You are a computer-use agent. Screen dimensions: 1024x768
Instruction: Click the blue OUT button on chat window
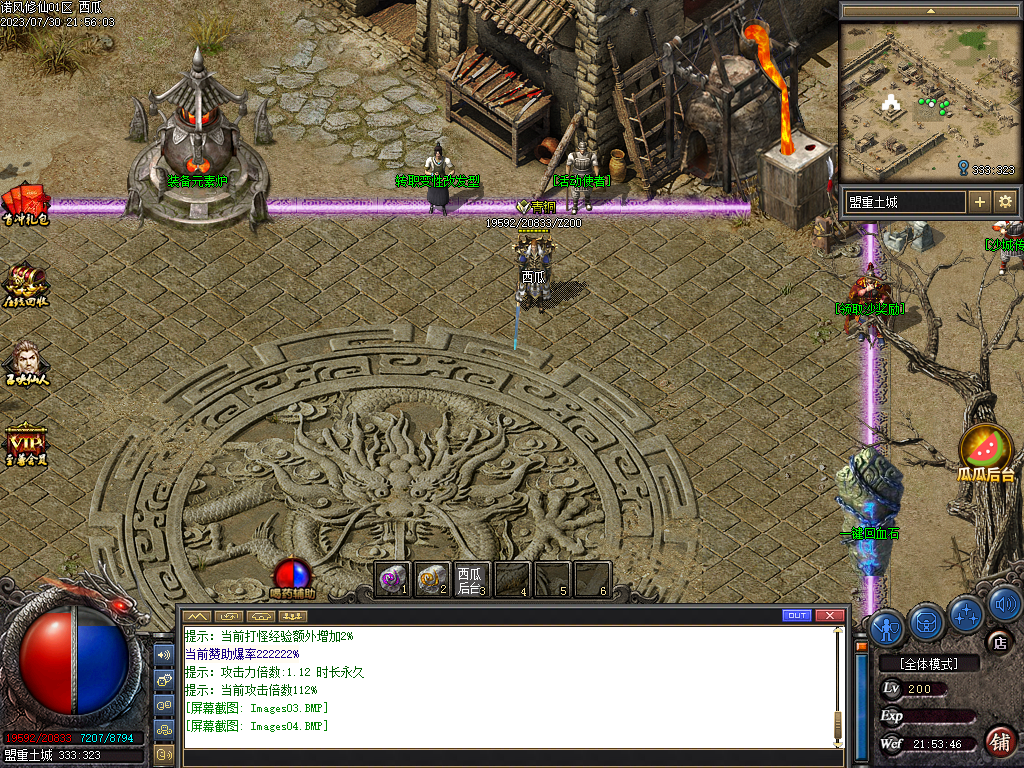pyautogui.click(x=797, y=615)
